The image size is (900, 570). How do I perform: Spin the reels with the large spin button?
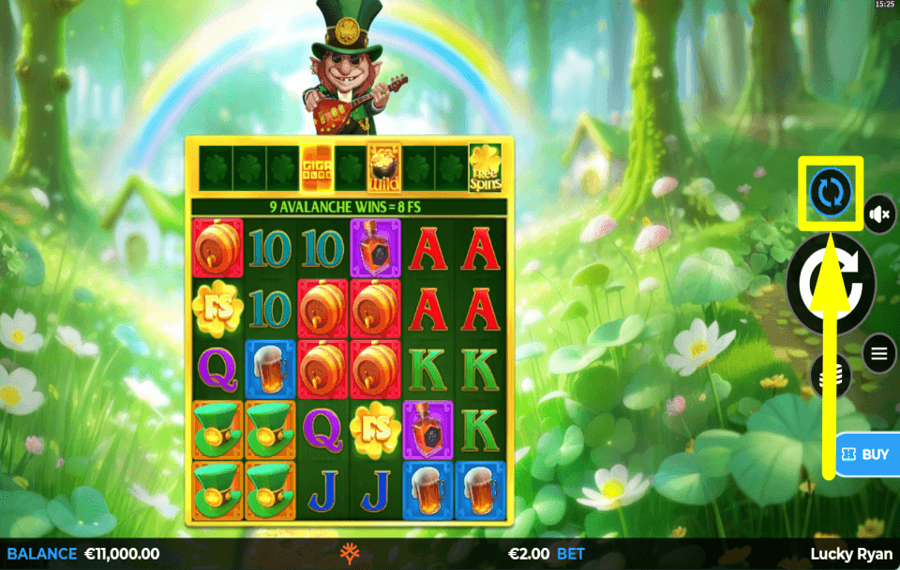[x=832, y=285]
